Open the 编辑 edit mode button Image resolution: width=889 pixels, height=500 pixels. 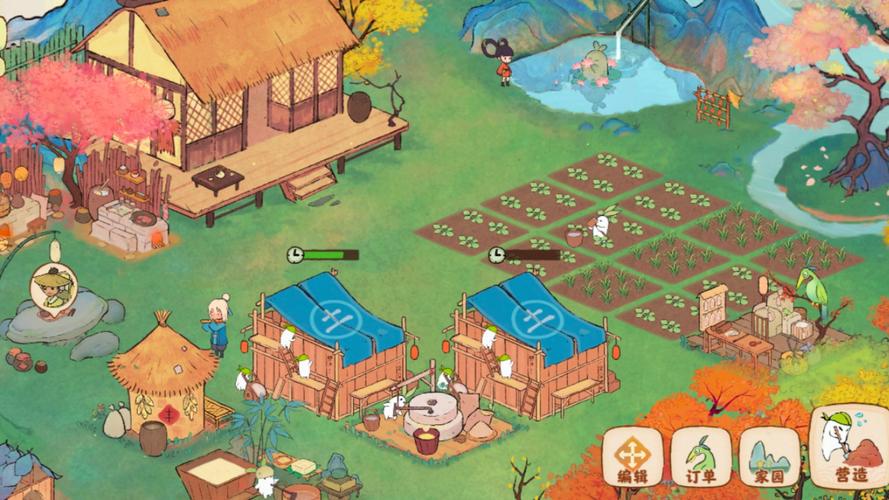pyautogui.click(x=632, y=456)
